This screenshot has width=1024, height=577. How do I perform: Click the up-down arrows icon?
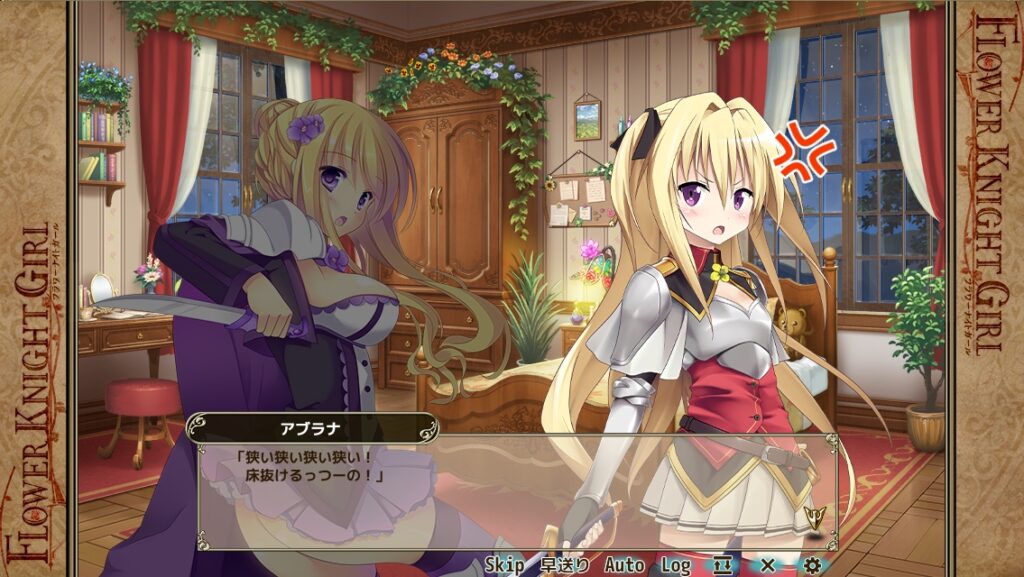click(x=722, y=565)
